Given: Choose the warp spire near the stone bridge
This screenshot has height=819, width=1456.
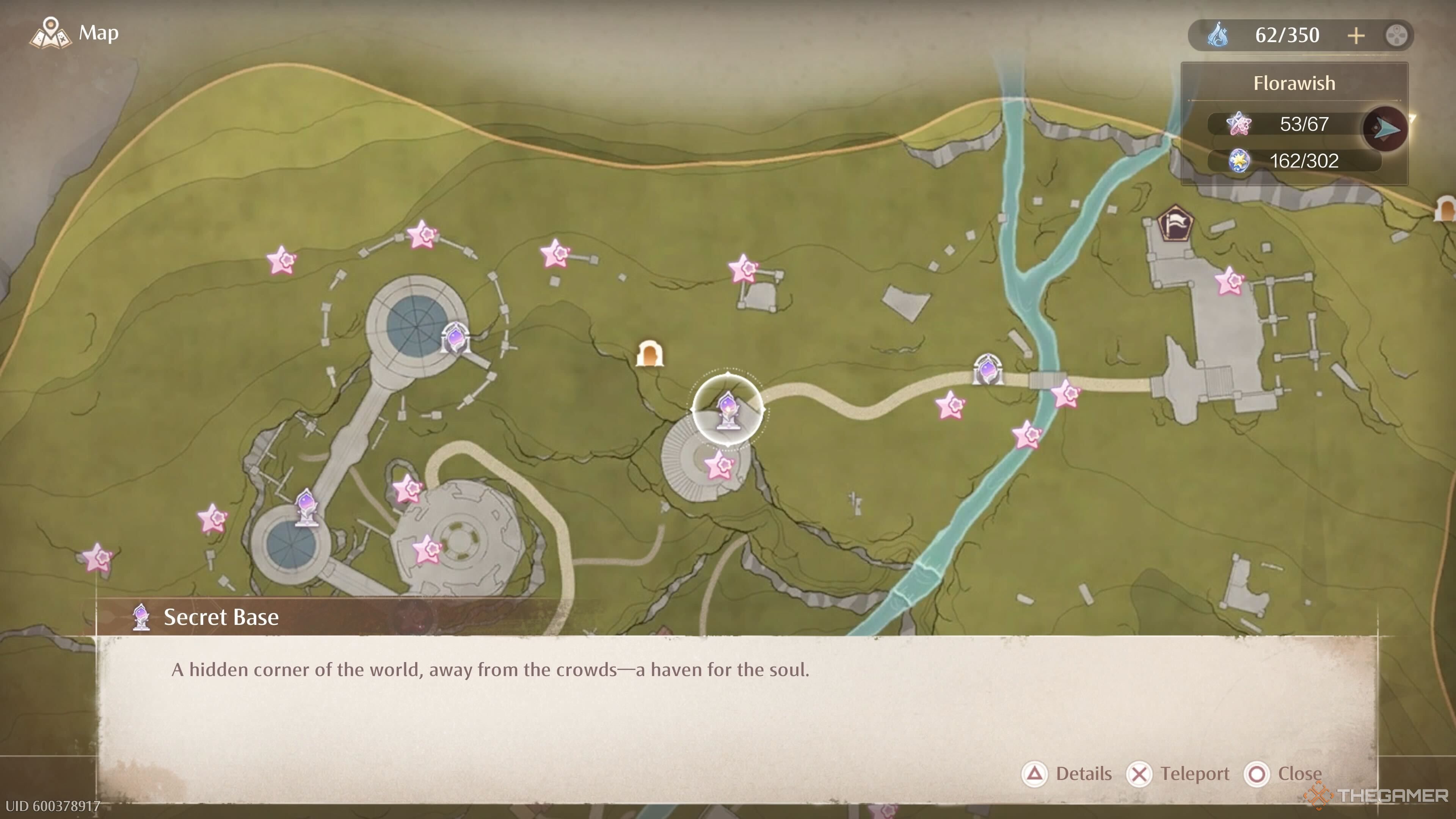Looking at the screenshot, I should (987, 370).
